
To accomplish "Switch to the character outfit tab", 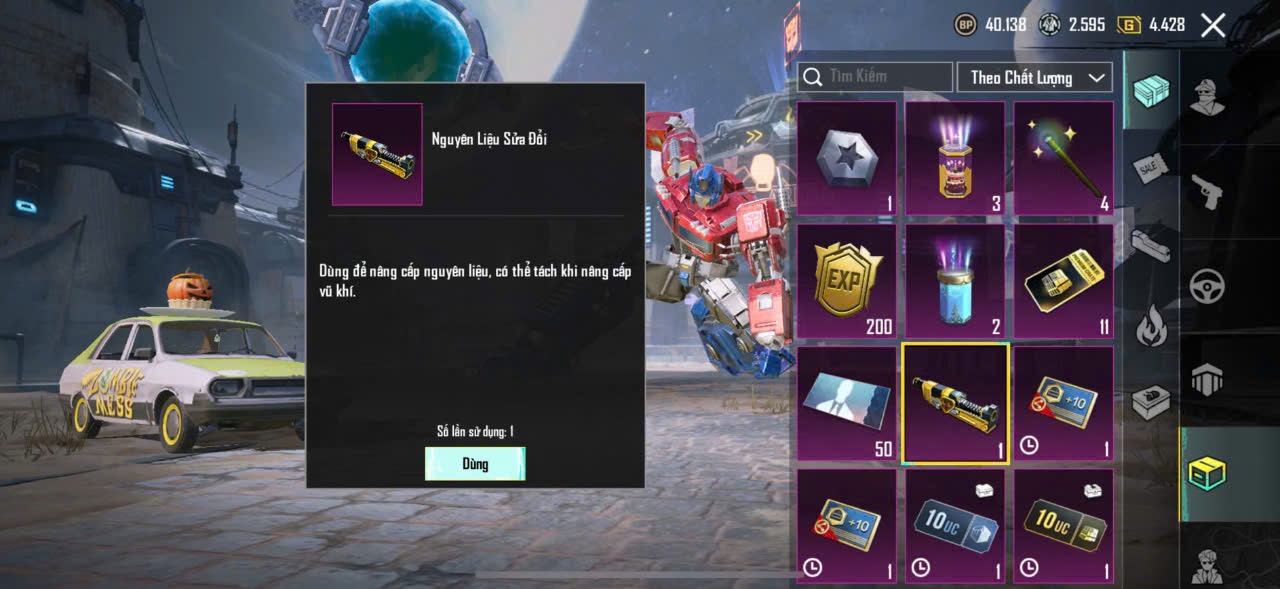I will [x=1209, y=97].
